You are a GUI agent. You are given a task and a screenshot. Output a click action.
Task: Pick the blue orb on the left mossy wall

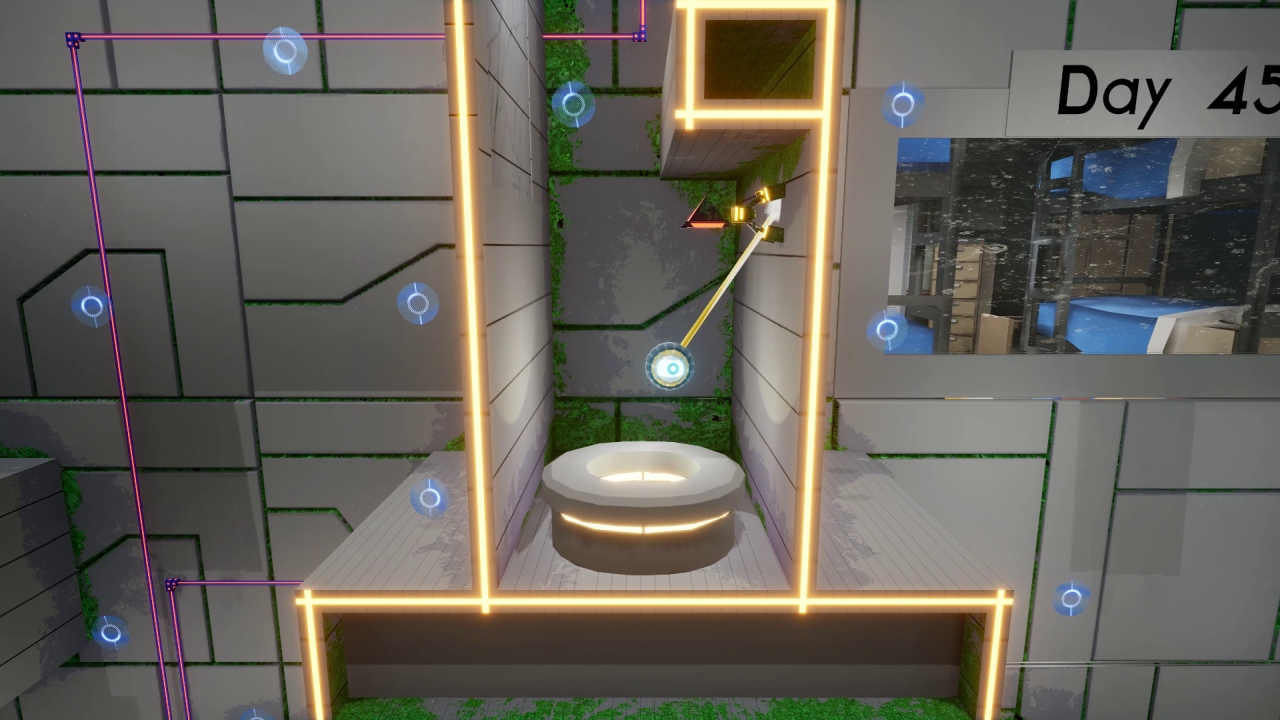tap(90, 306)
